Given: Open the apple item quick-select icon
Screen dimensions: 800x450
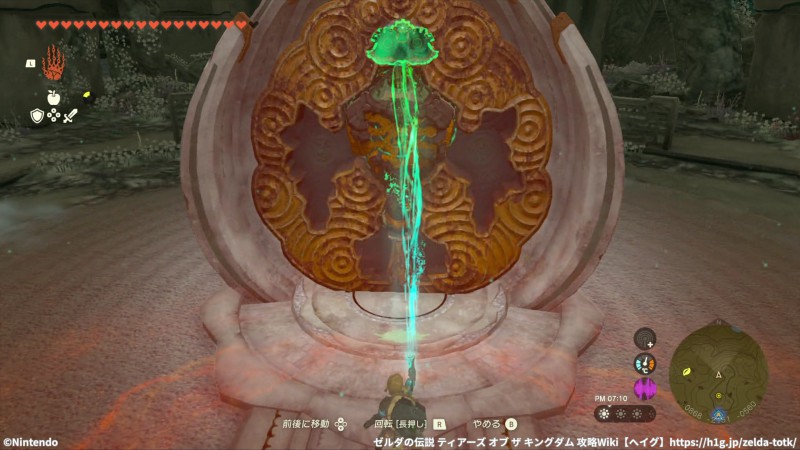Looking at the screenshot, I should (53, 99).
